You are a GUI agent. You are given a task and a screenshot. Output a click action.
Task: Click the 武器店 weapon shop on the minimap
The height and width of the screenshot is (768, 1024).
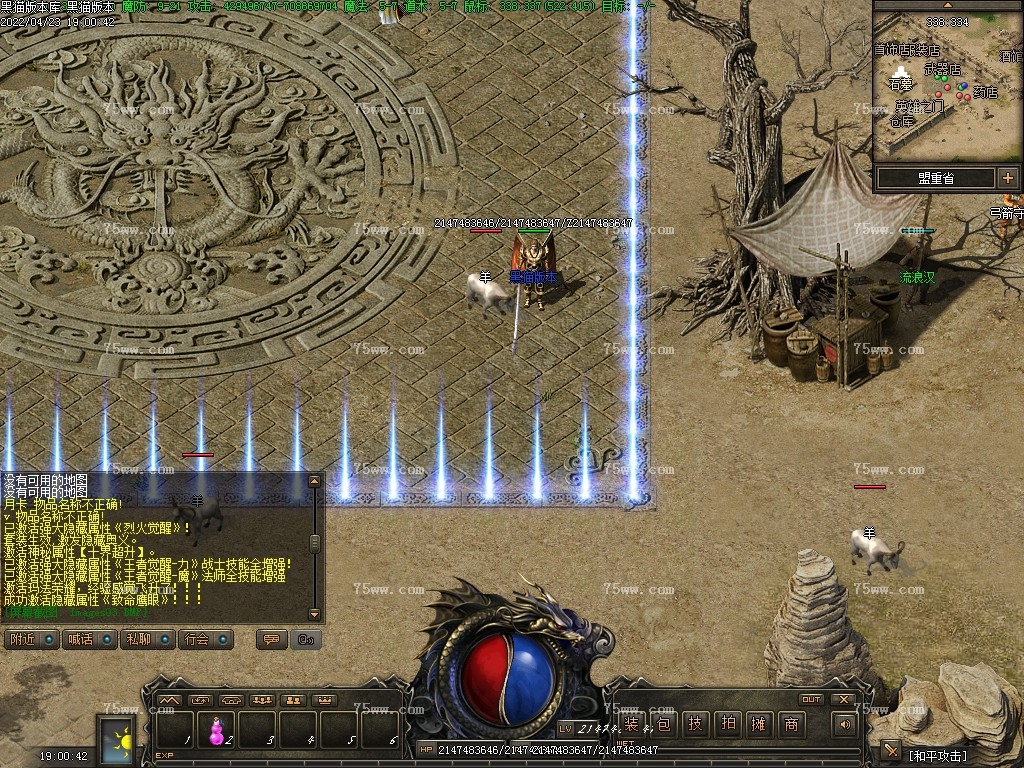[x=941, y=70]
